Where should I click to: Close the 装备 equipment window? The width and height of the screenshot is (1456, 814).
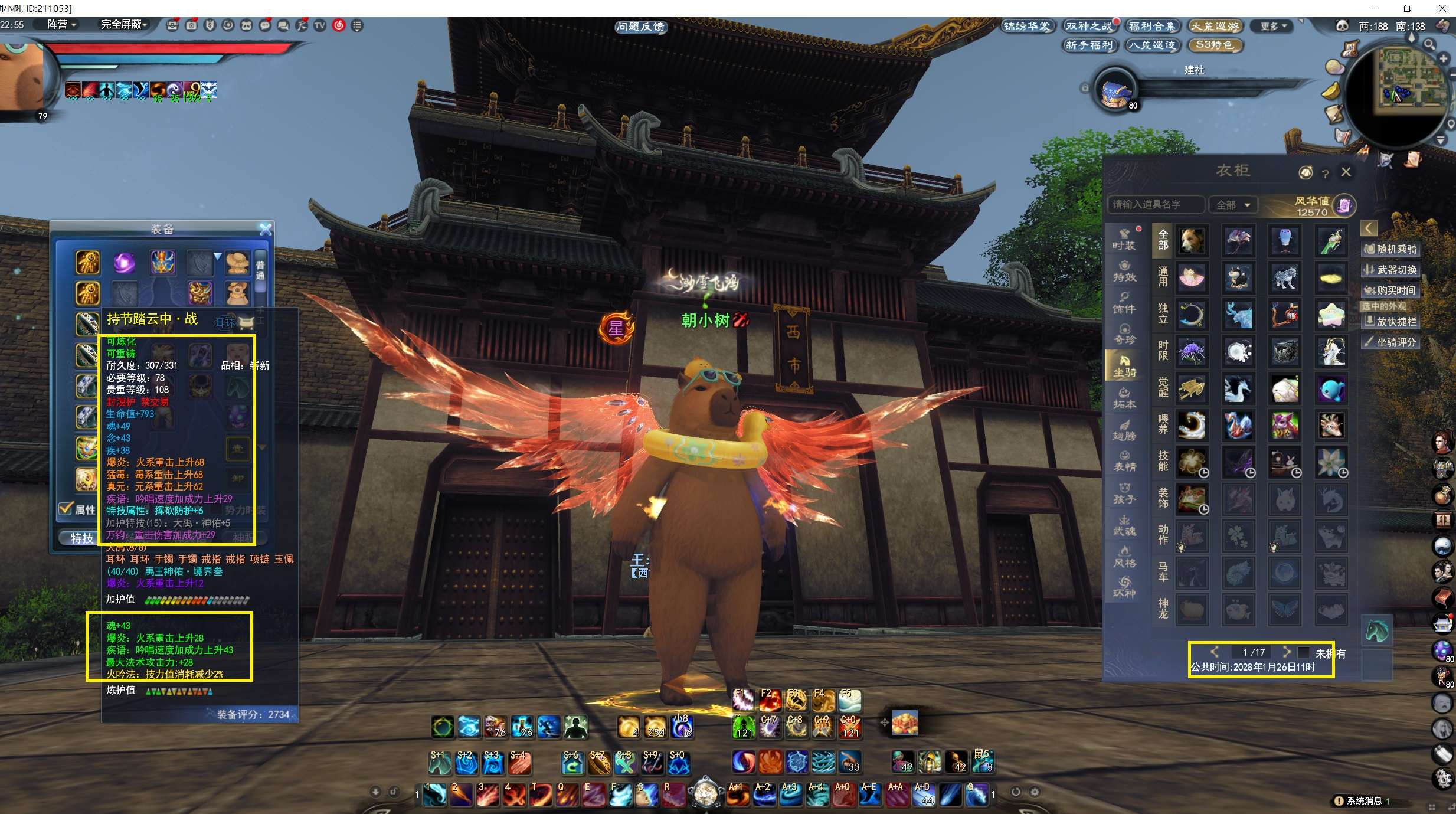coord(266,229)
